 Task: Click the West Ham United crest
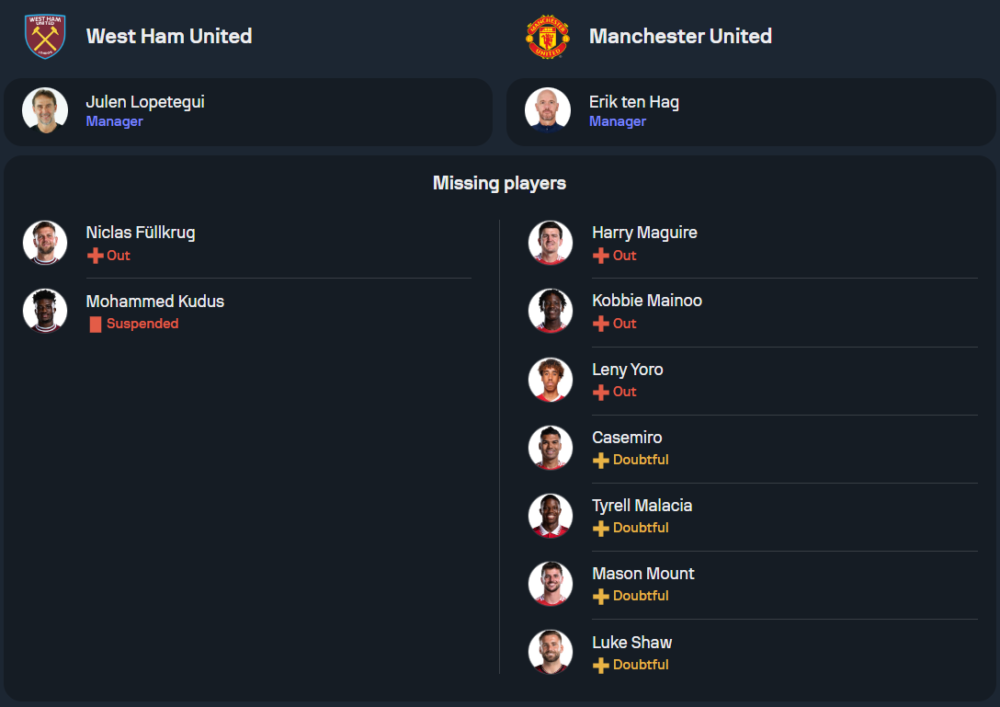pos(45,36)
